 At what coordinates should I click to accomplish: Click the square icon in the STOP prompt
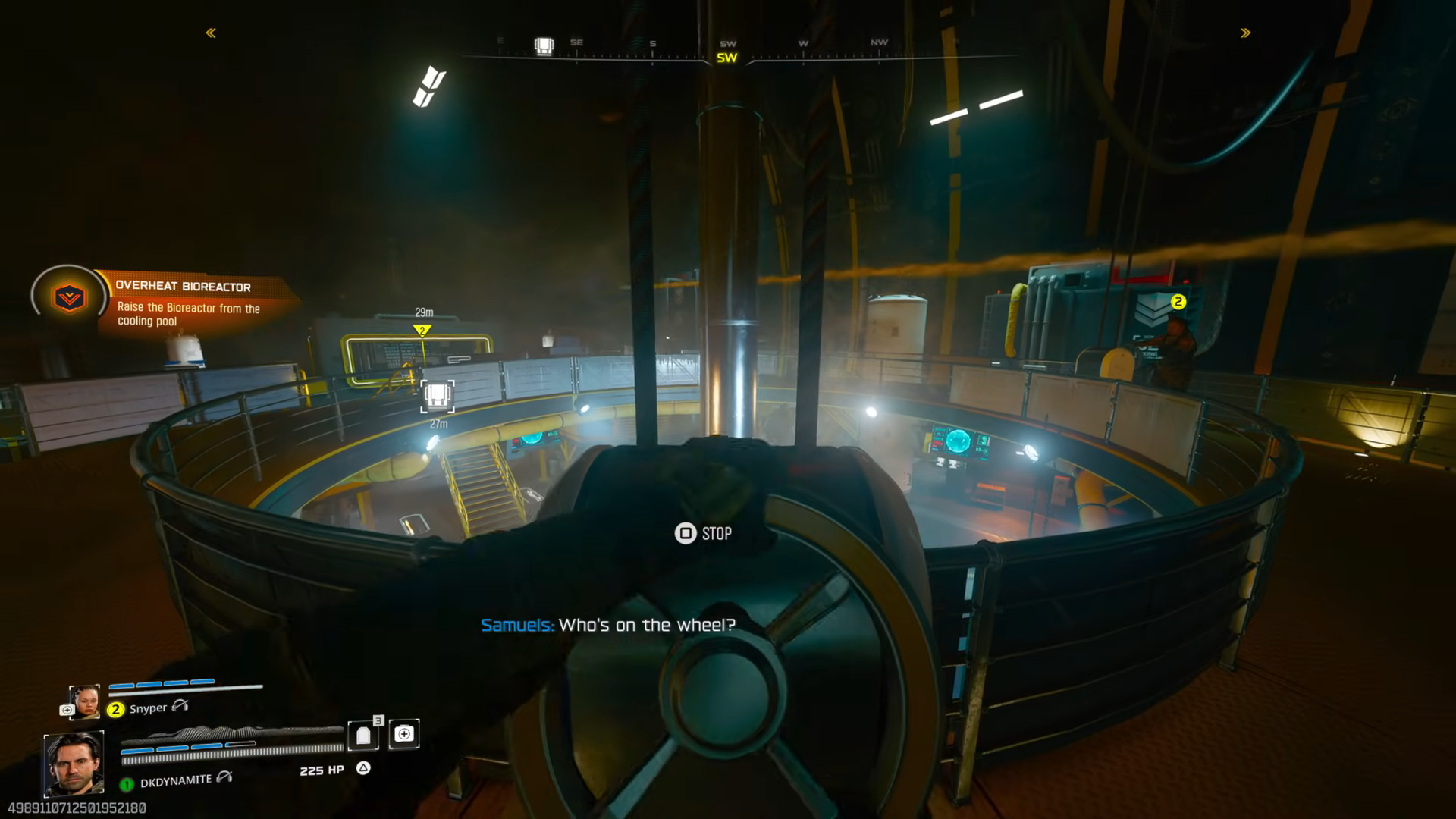click(x=685, y=534)
